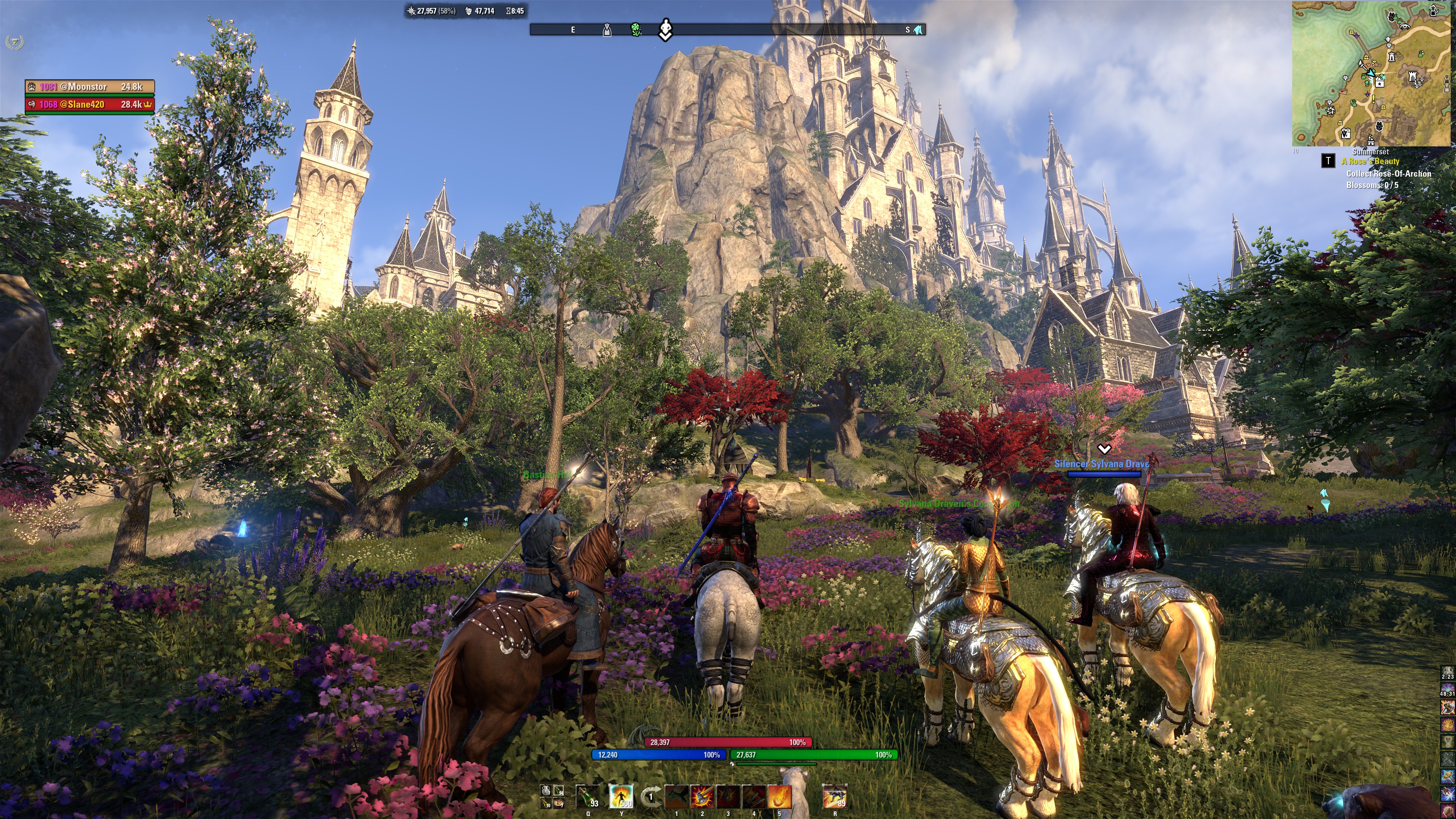This screenshot has height=819, width=1456.
Task: Select the A Rose's Beauty quest tracker
Action: coord(1370,162)
